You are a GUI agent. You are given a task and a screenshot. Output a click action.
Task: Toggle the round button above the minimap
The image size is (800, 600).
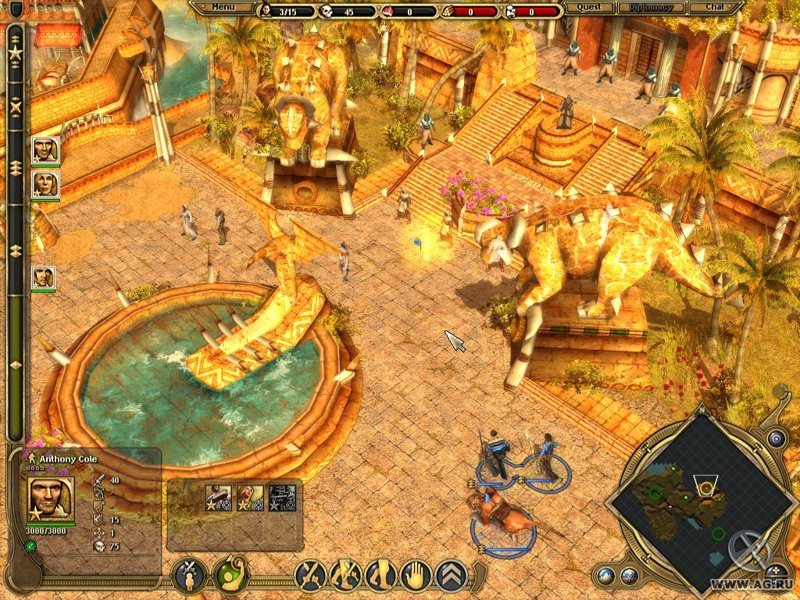[x=775, y=438]
